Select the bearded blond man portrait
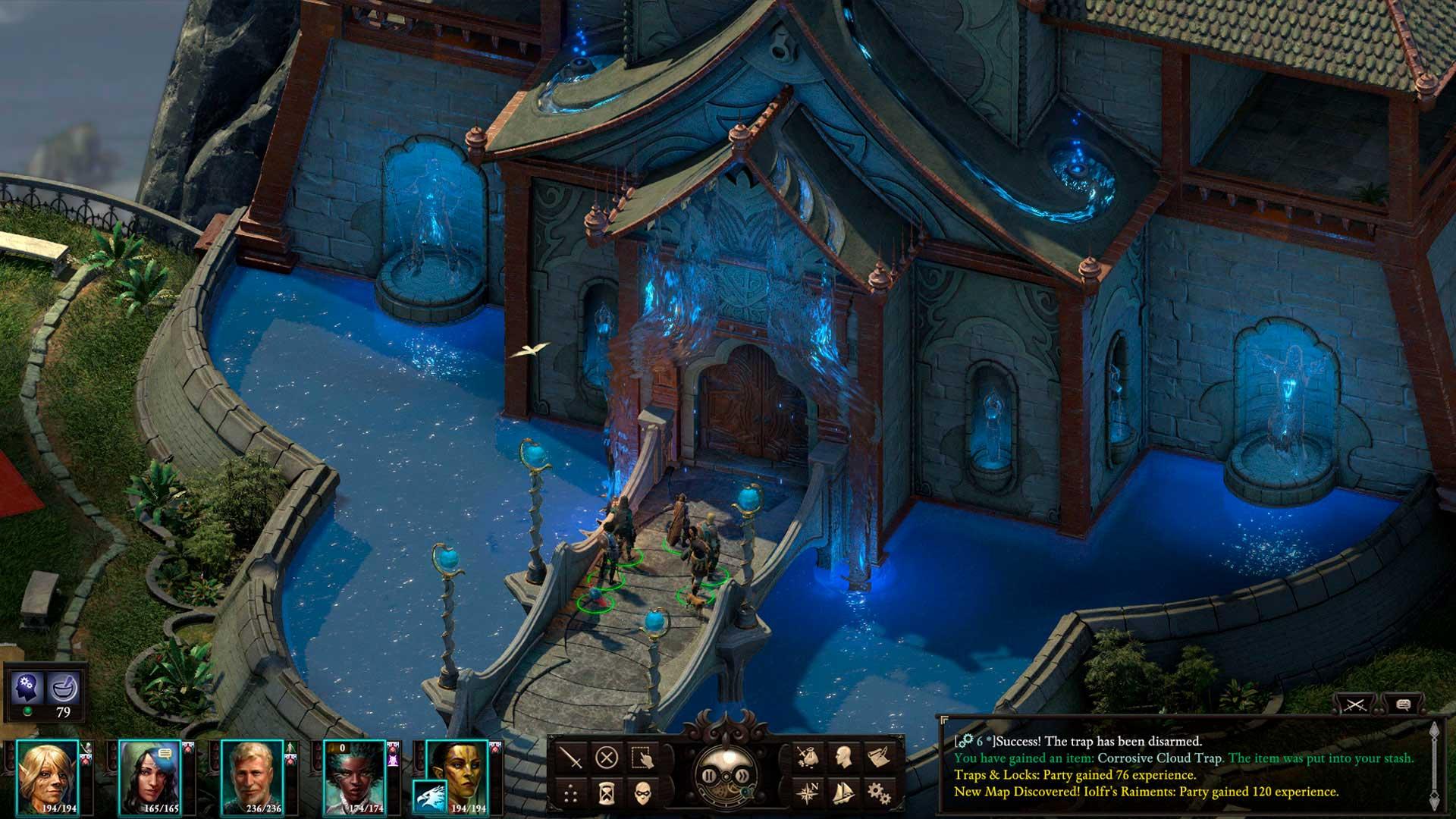Screen dimensions: 1456x819 pos(253,776)
